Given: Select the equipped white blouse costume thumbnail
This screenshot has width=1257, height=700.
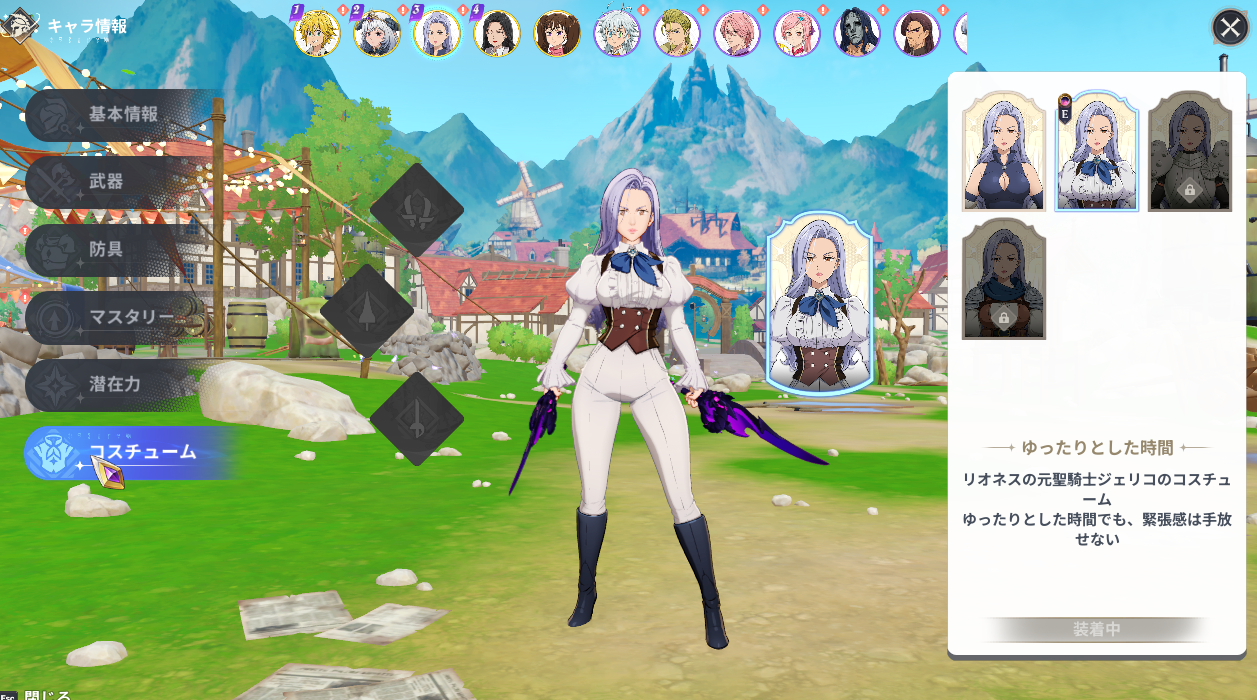Looking at the screenshot, I should [1097, 151].
